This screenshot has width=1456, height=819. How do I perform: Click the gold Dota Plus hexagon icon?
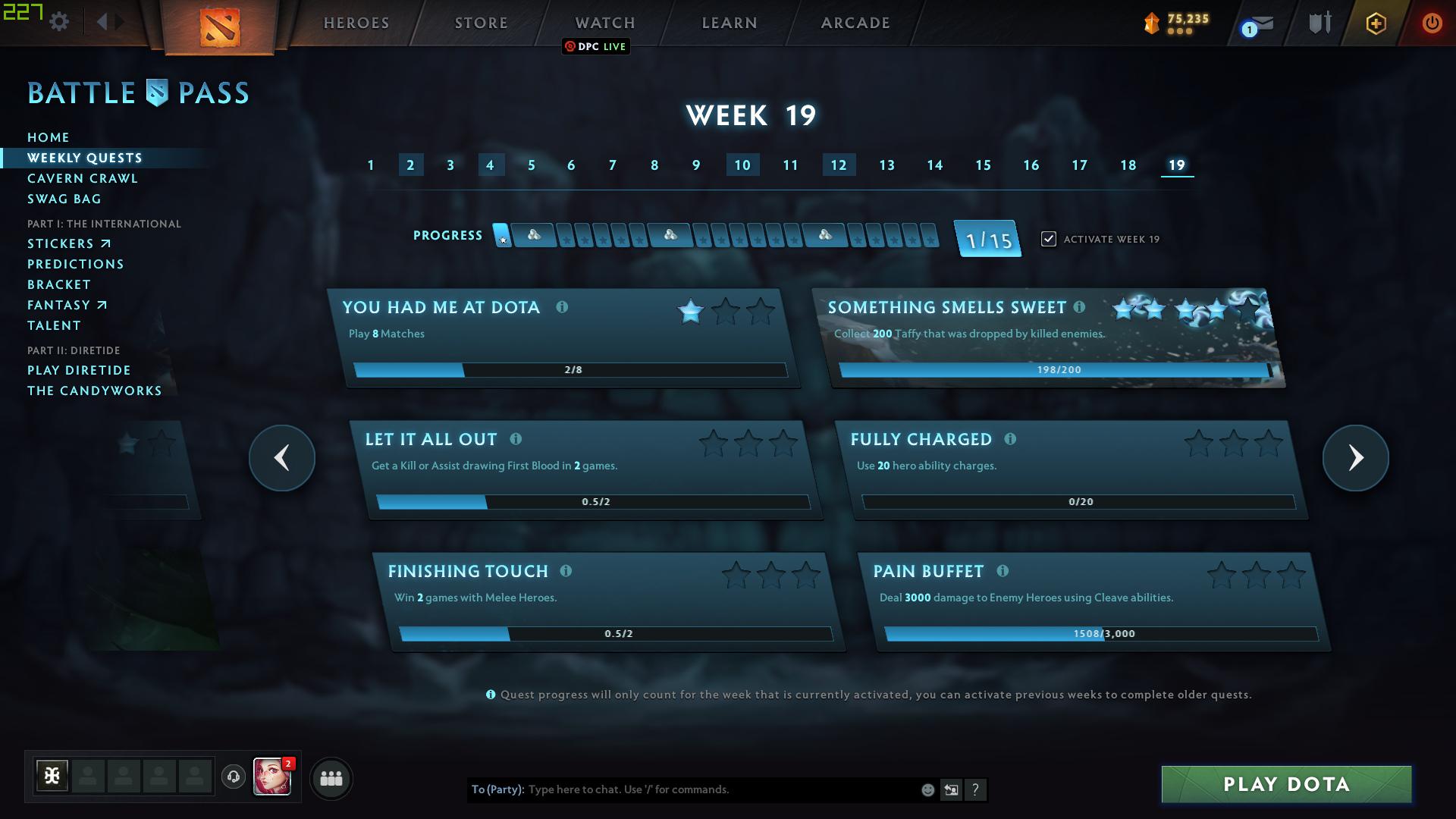pos(1375,24)
